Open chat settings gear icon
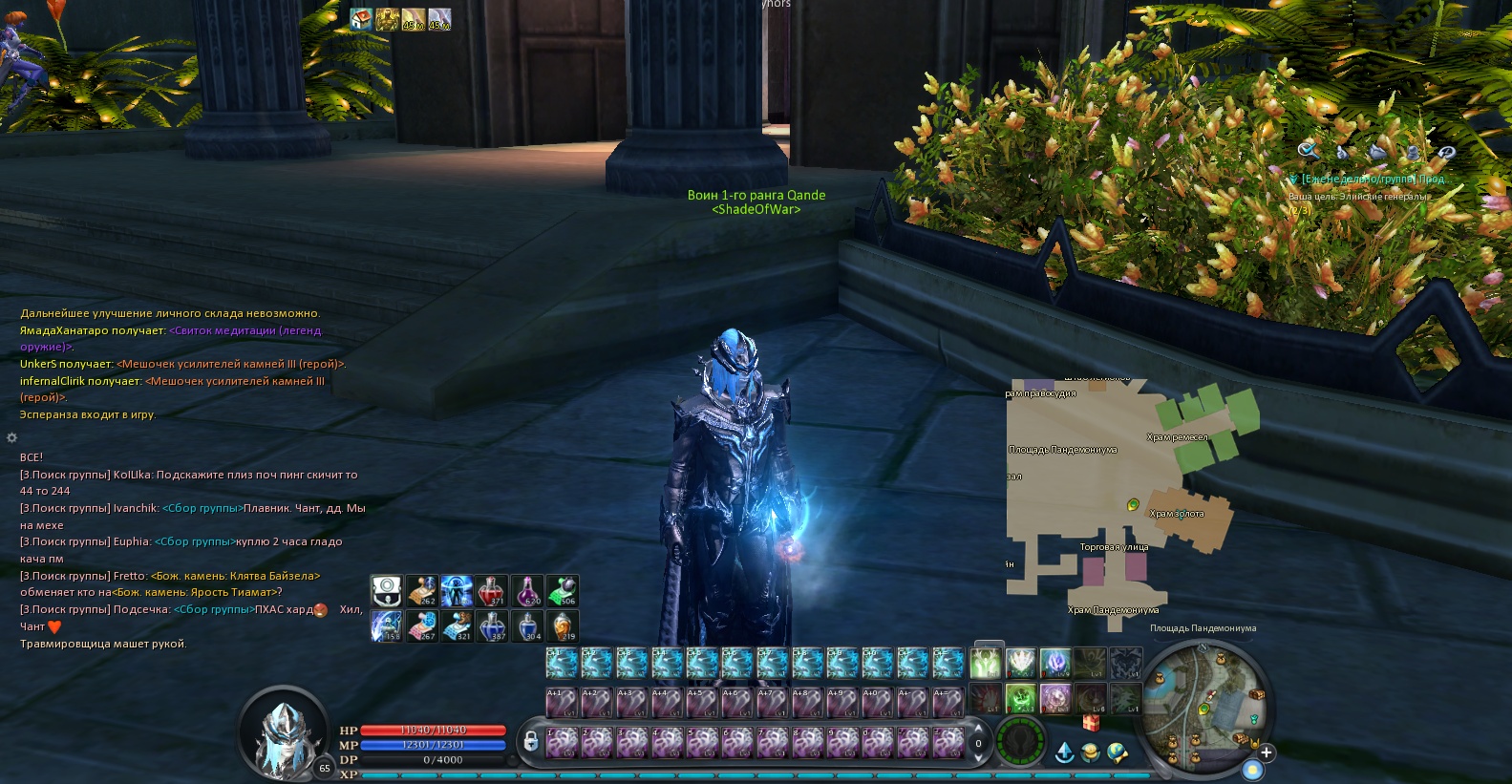Image resolution: width=1512 pixels, height=784 pixels. (x=11, y=437)
